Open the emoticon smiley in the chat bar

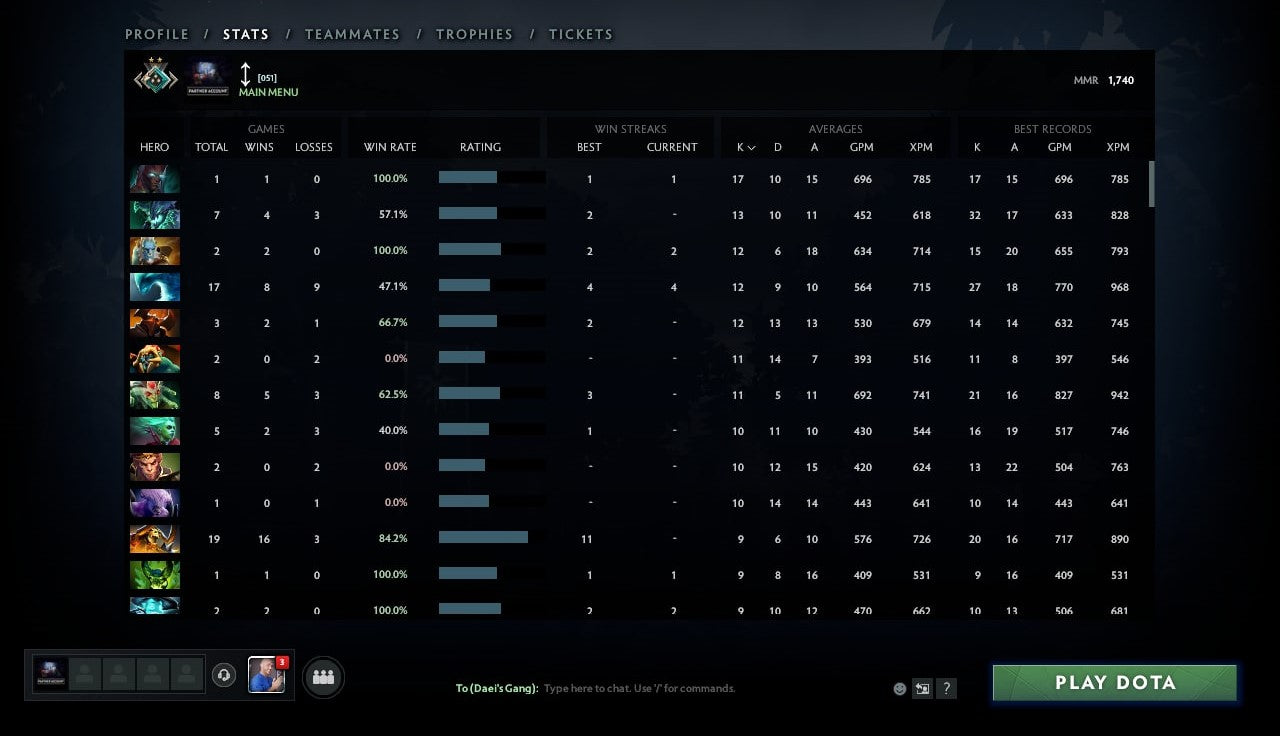click(x=898, y=689)
